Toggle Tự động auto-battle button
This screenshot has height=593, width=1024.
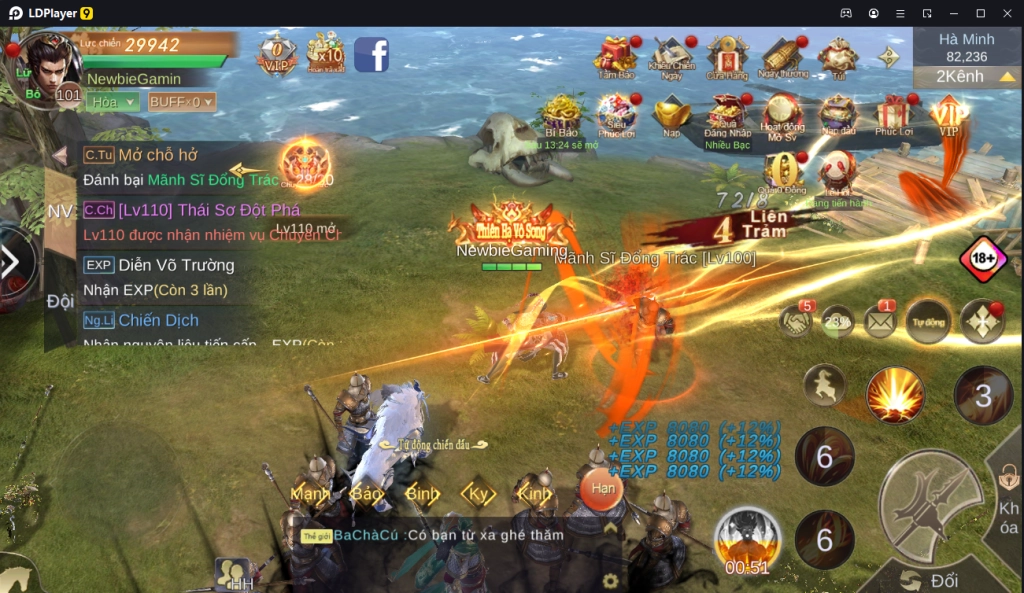(x=927, y=321)
